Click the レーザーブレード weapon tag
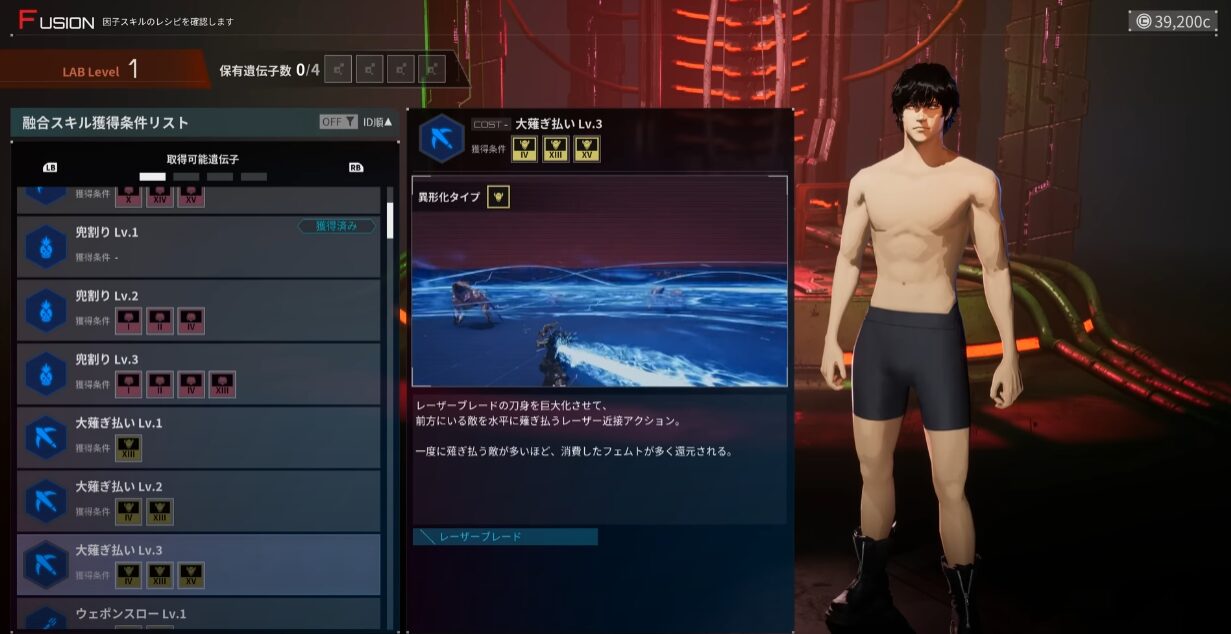 pos(505,537)
